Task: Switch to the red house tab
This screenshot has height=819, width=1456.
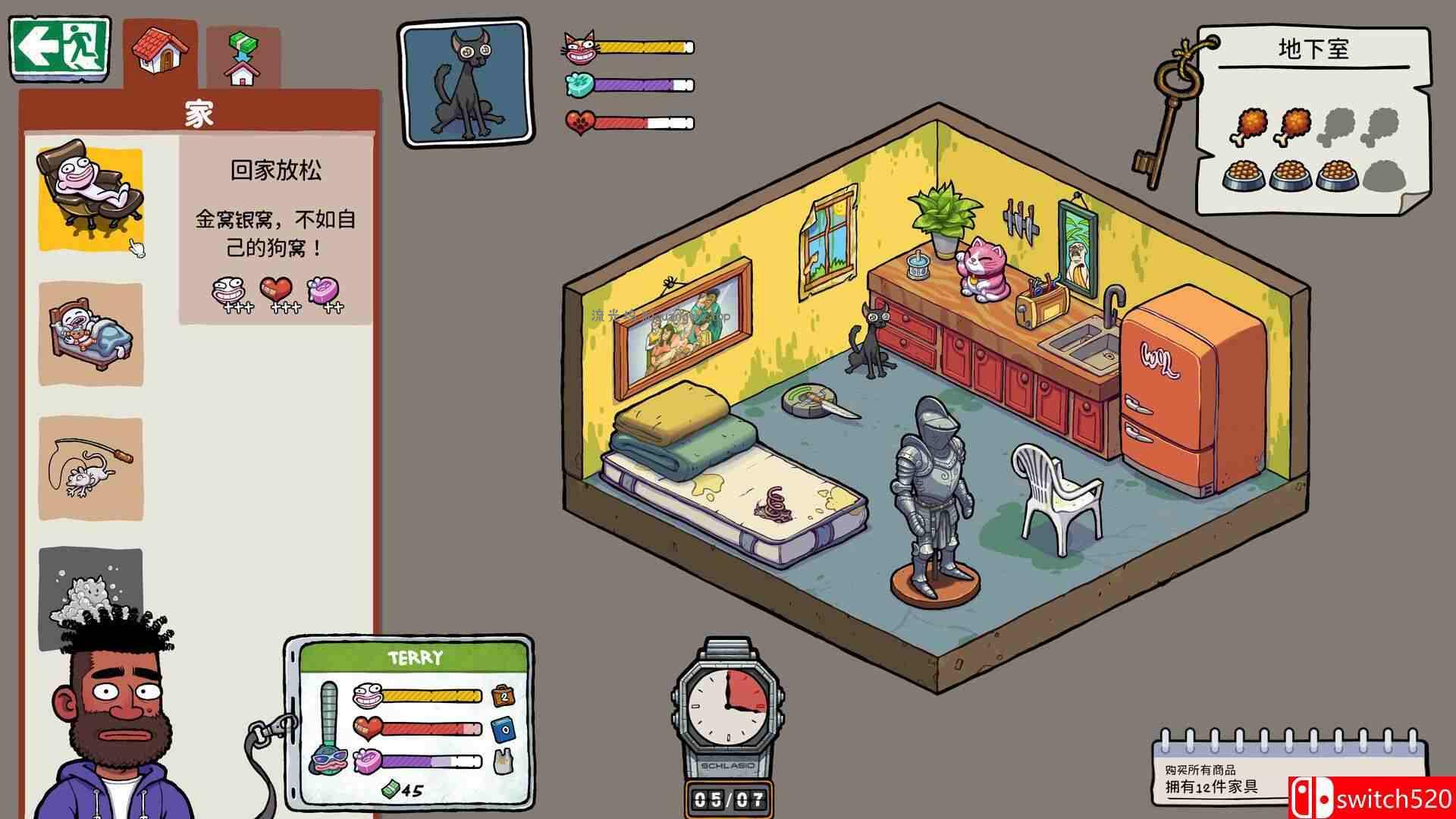Action: coord(161,52)
